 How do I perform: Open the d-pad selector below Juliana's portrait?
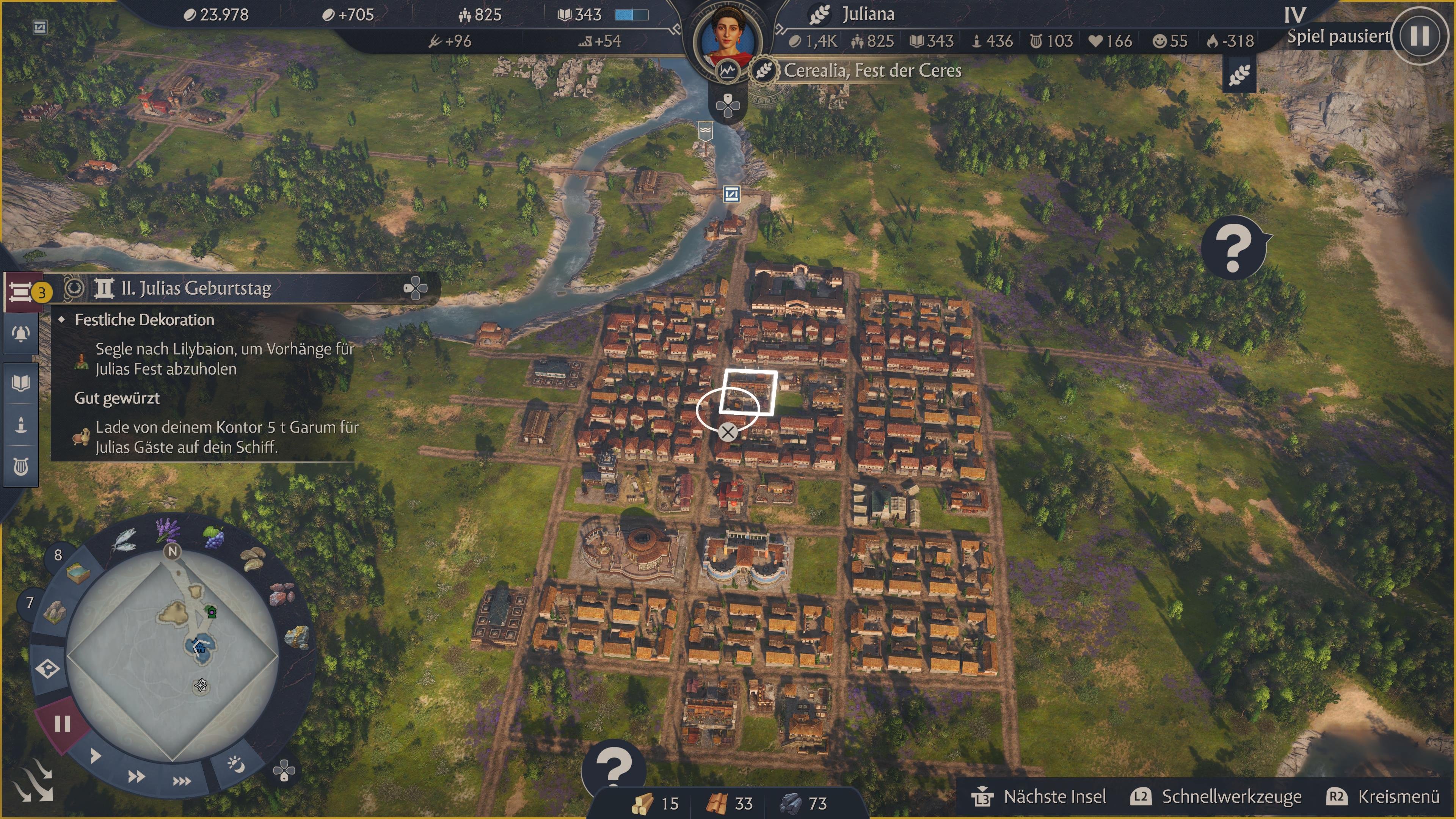(x=728, y=106)
